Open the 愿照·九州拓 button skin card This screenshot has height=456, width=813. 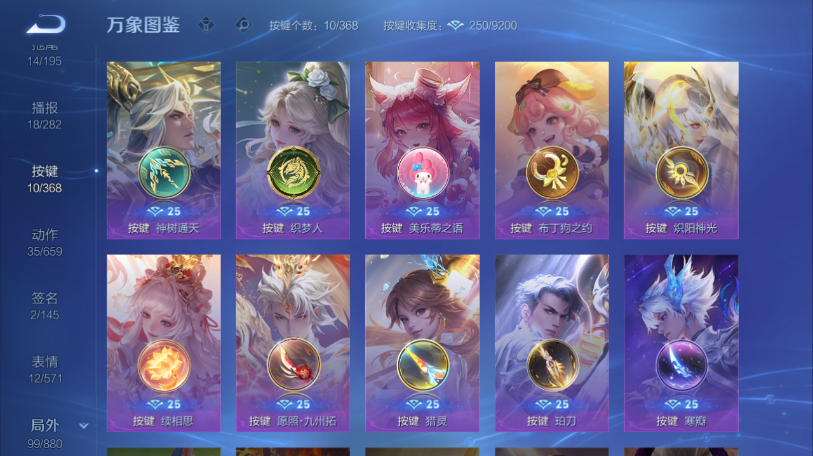point(293,343)
